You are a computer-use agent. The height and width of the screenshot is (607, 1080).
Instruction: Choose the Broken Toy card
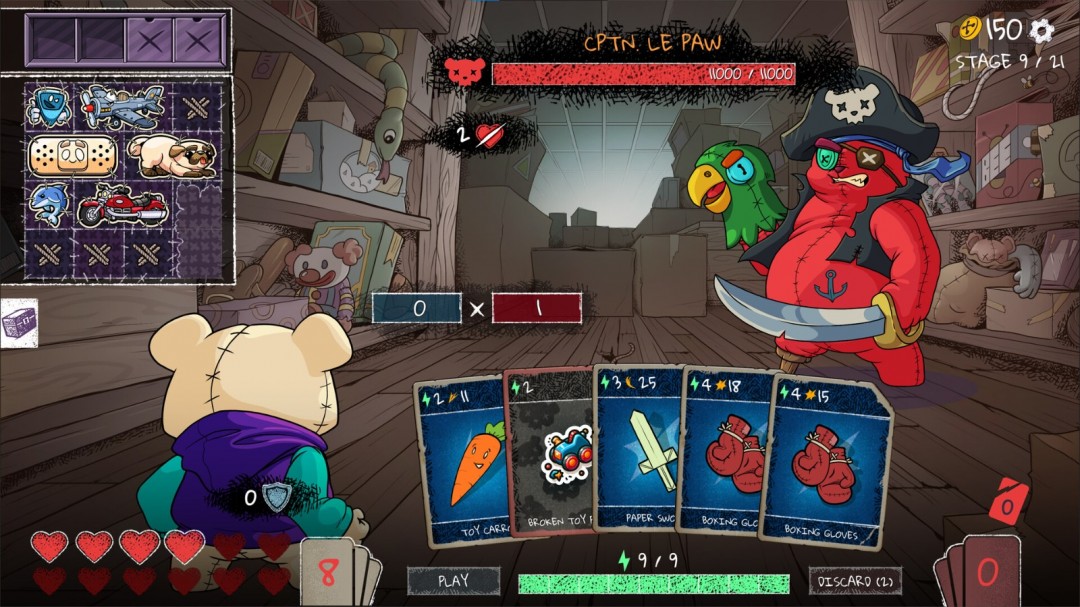(x=553, y=455)
